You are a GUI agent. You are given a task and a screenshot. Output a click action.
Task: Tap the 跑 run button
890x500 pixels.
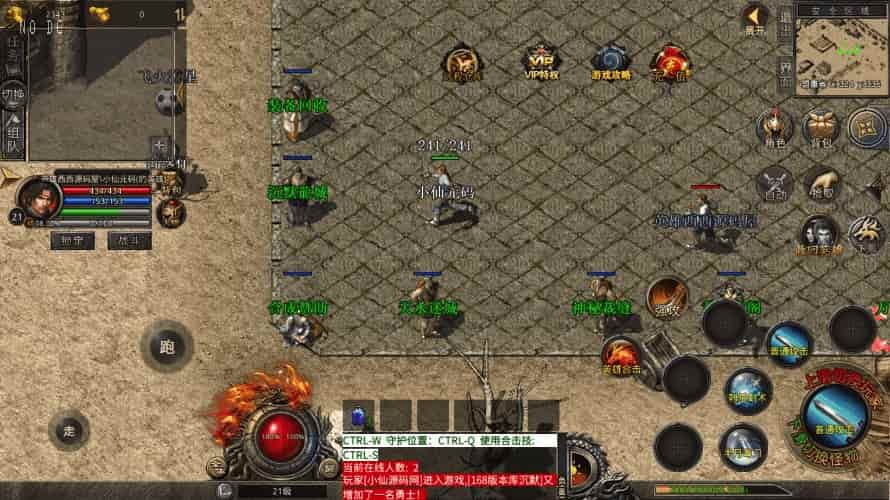coord(166,347)
